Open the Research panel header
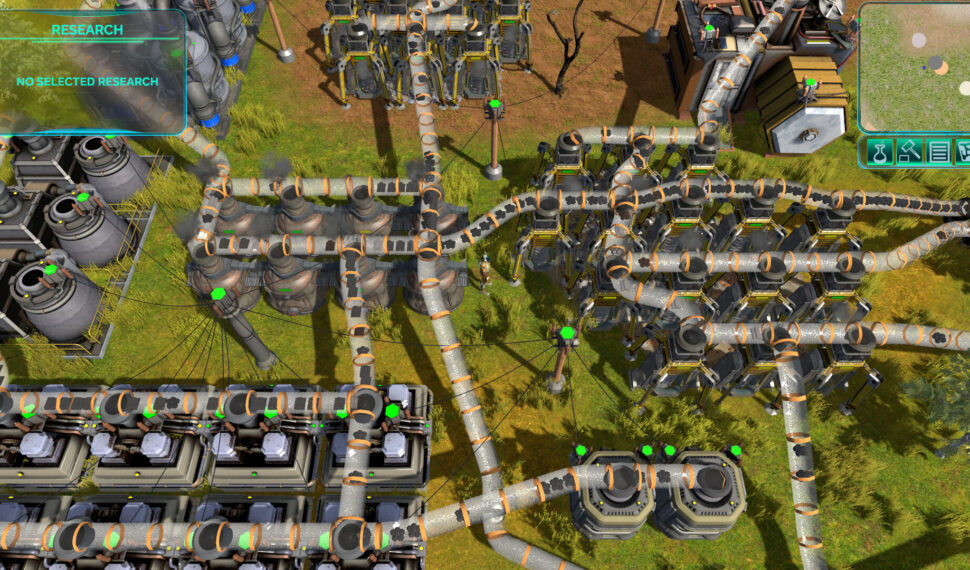 pyautogui.click(x=87, y=30)
